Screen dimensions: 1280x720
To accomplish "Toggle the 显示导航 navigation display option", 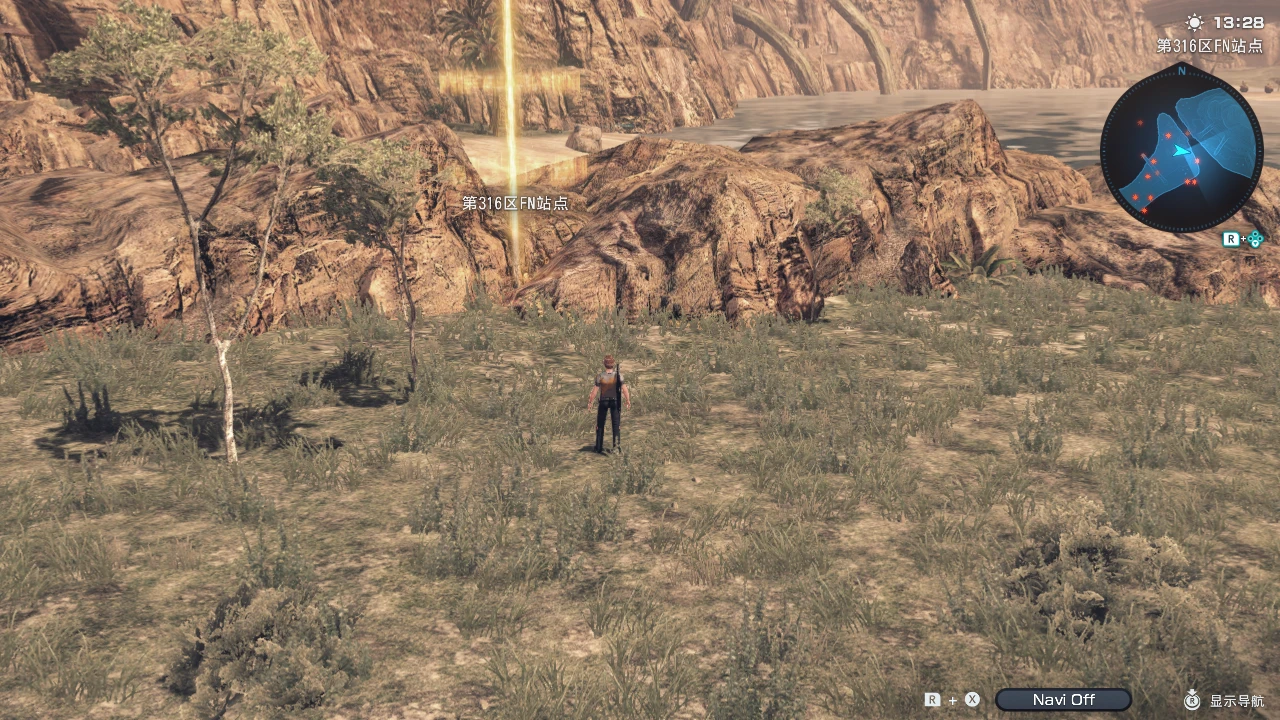I will [x=1236, y=701].
